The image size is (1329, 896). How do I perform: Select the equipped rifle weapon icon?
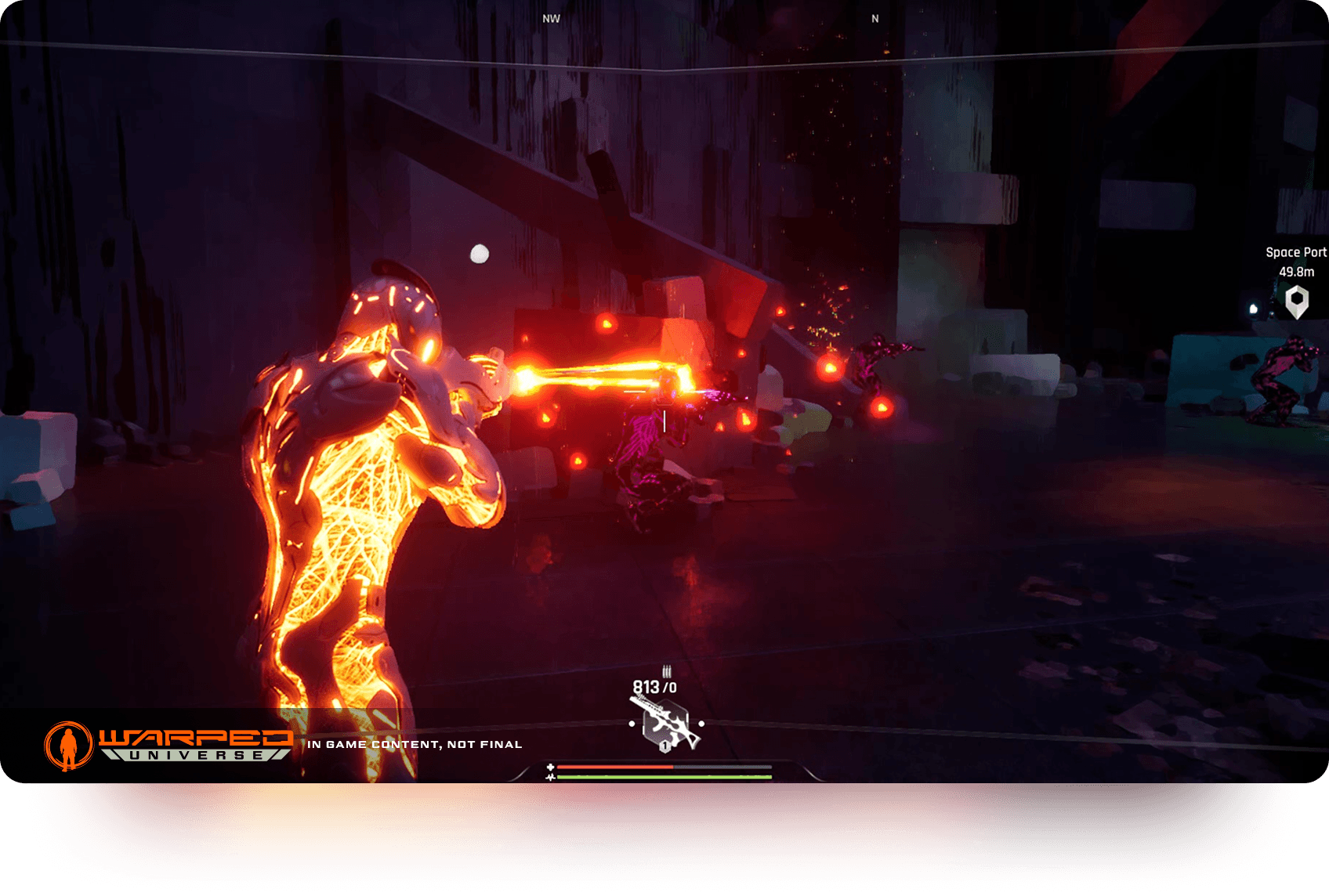tap(665, 724)
